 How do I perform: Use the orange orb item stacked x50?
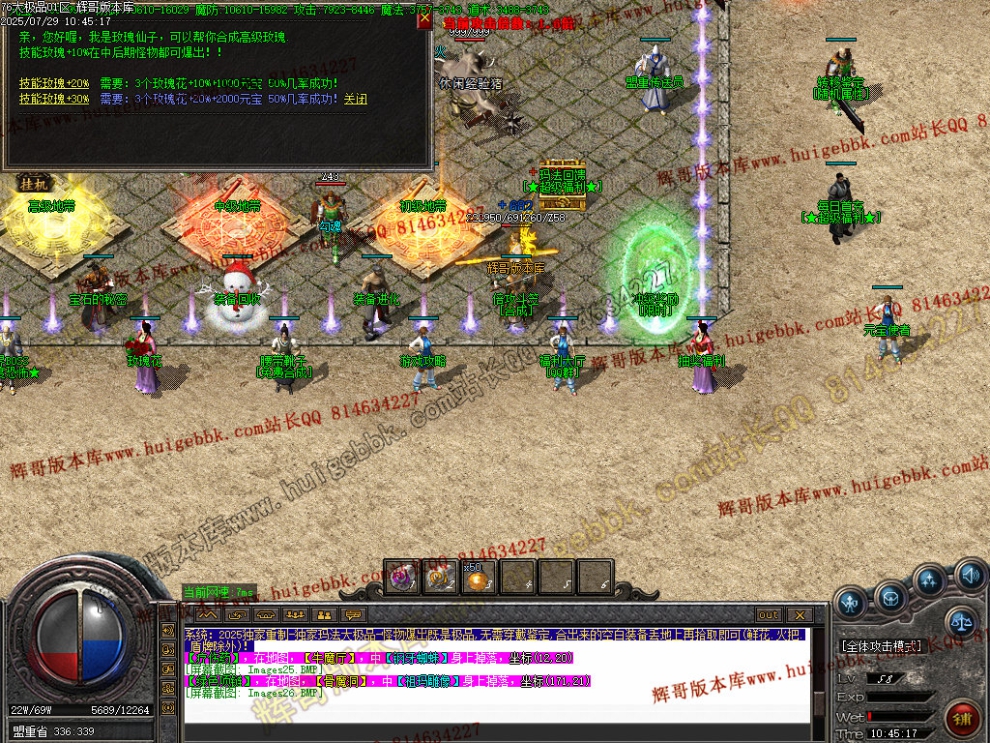click(x=478, y=578)
